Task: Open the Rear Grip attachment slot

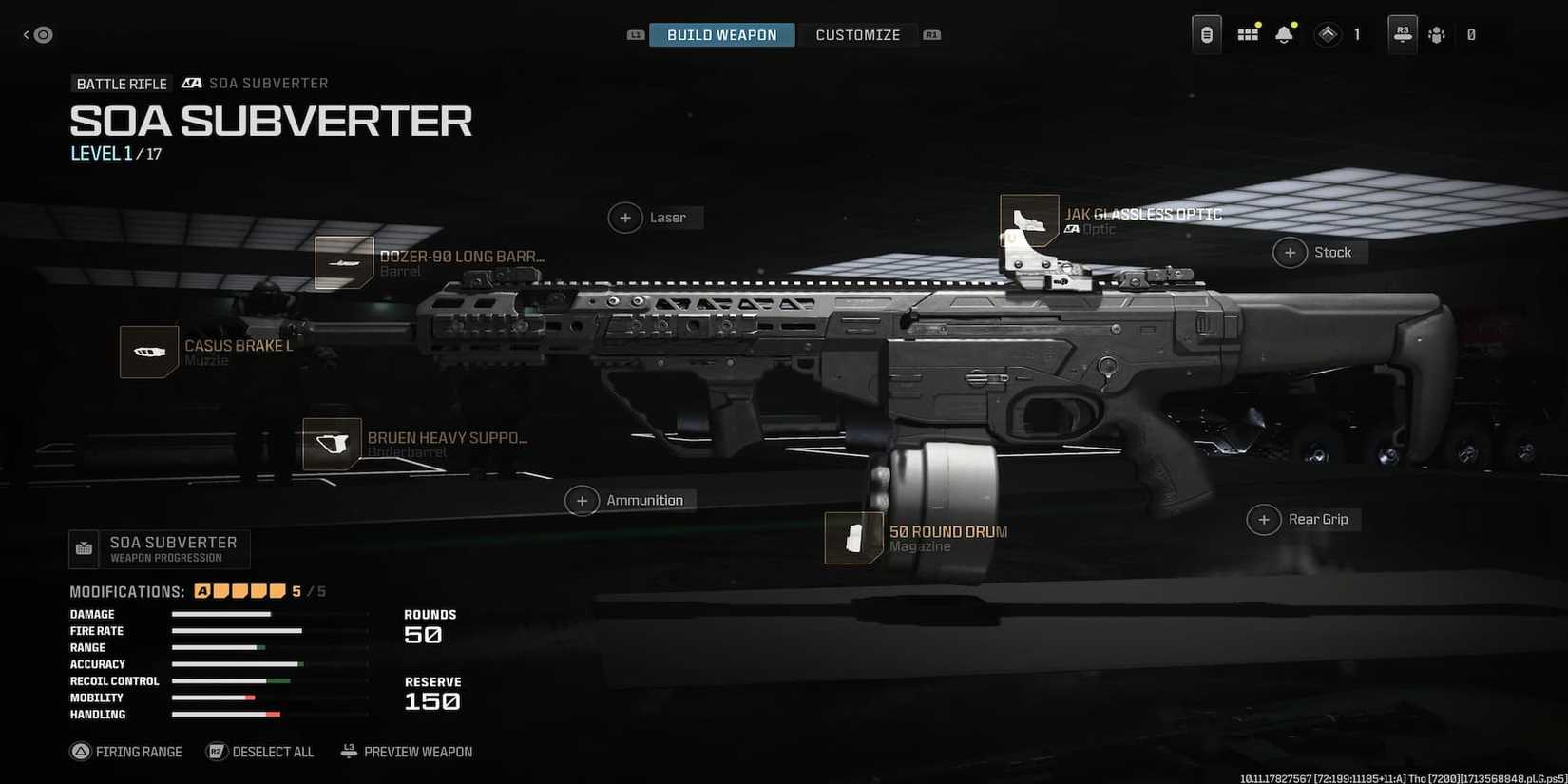Action: tap(1264, 519)
